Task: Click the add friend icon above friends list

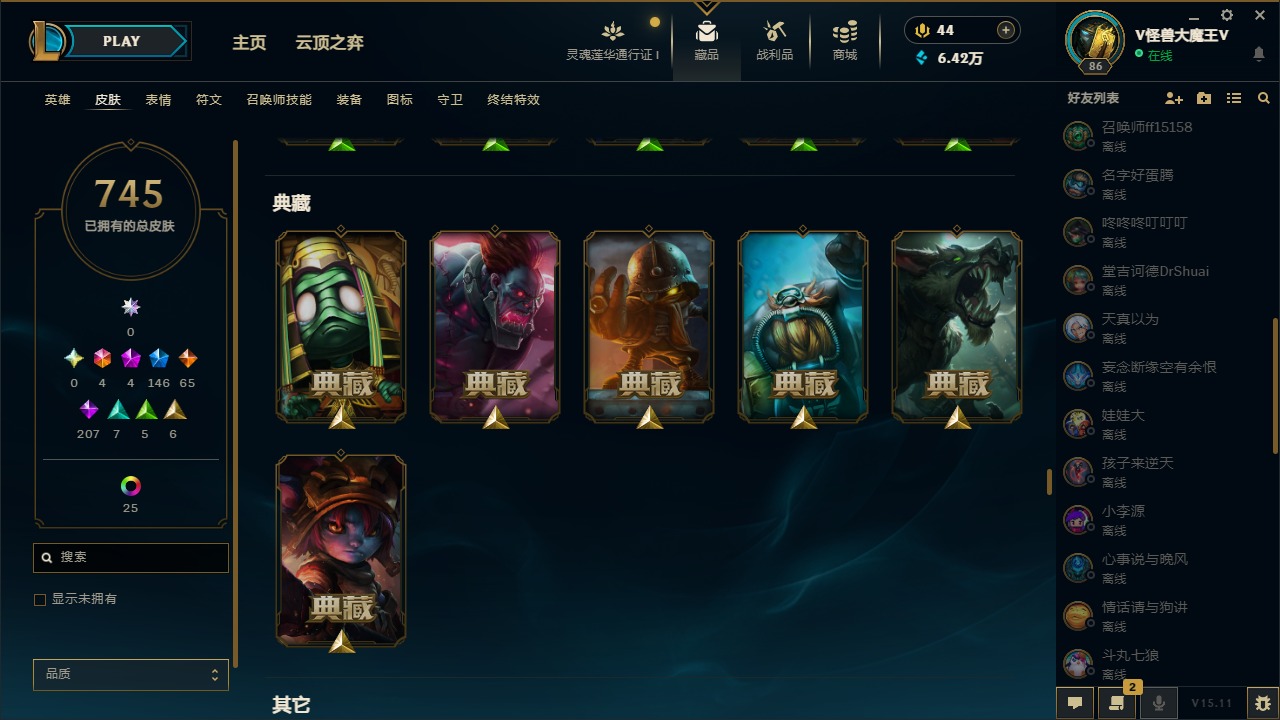Action: pyautogui.click(x=1174, y=98)
